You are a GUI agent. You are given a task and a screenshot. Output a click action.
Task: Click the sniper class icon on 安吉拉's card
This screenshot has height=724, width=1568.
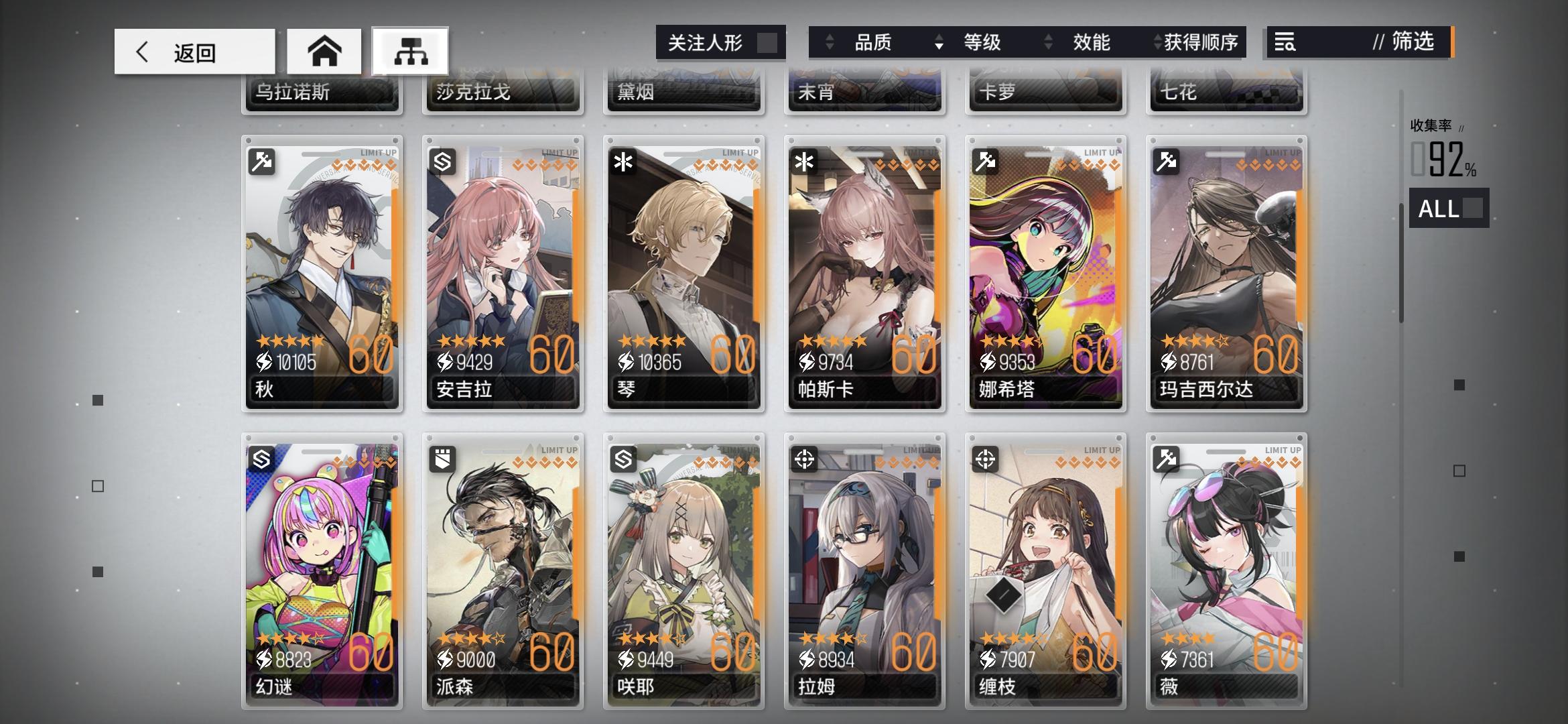tap(443, 161)
